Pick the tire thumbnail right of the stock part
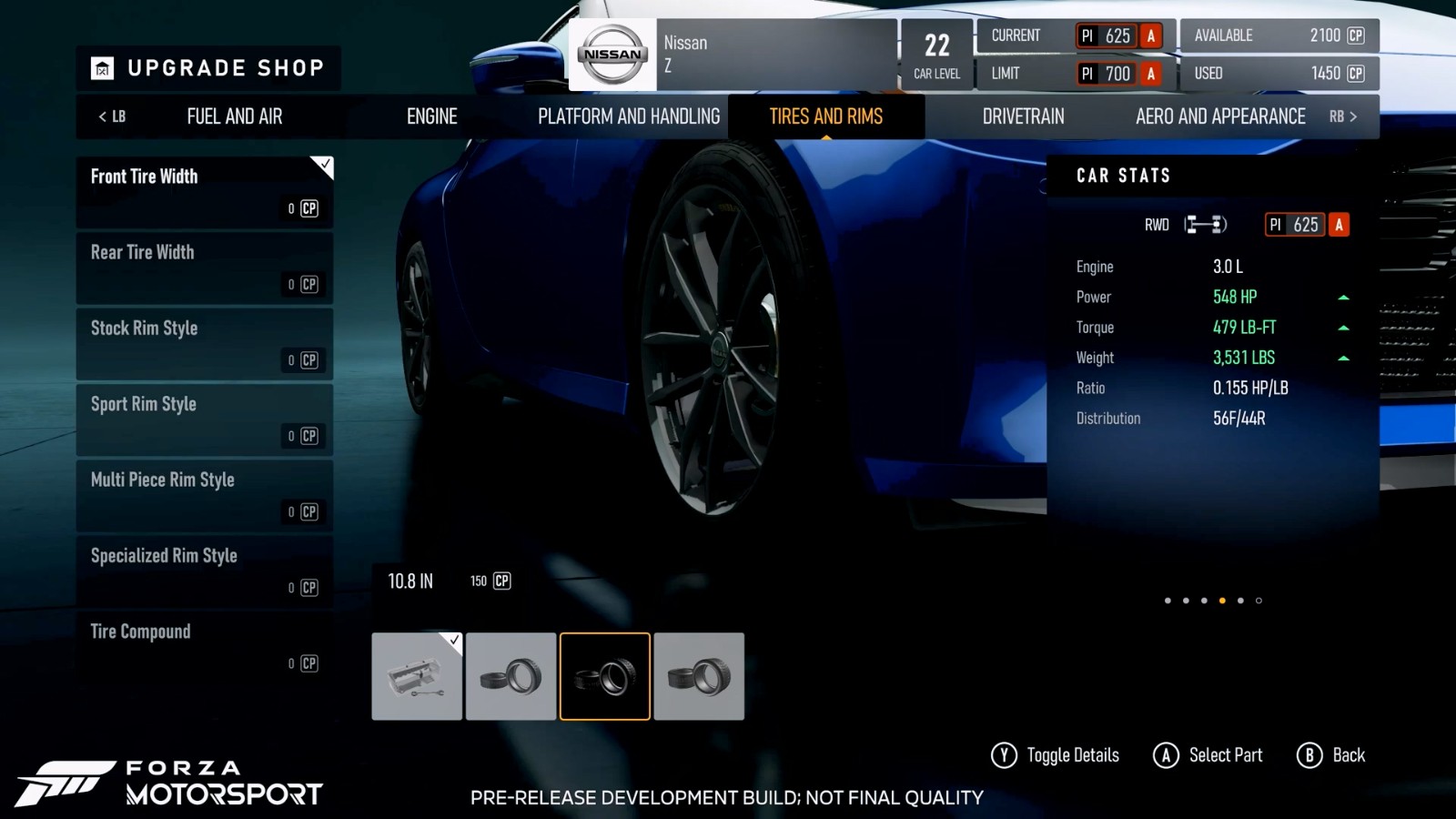This screenshot has height=819, width=1456. click(511, 676)
